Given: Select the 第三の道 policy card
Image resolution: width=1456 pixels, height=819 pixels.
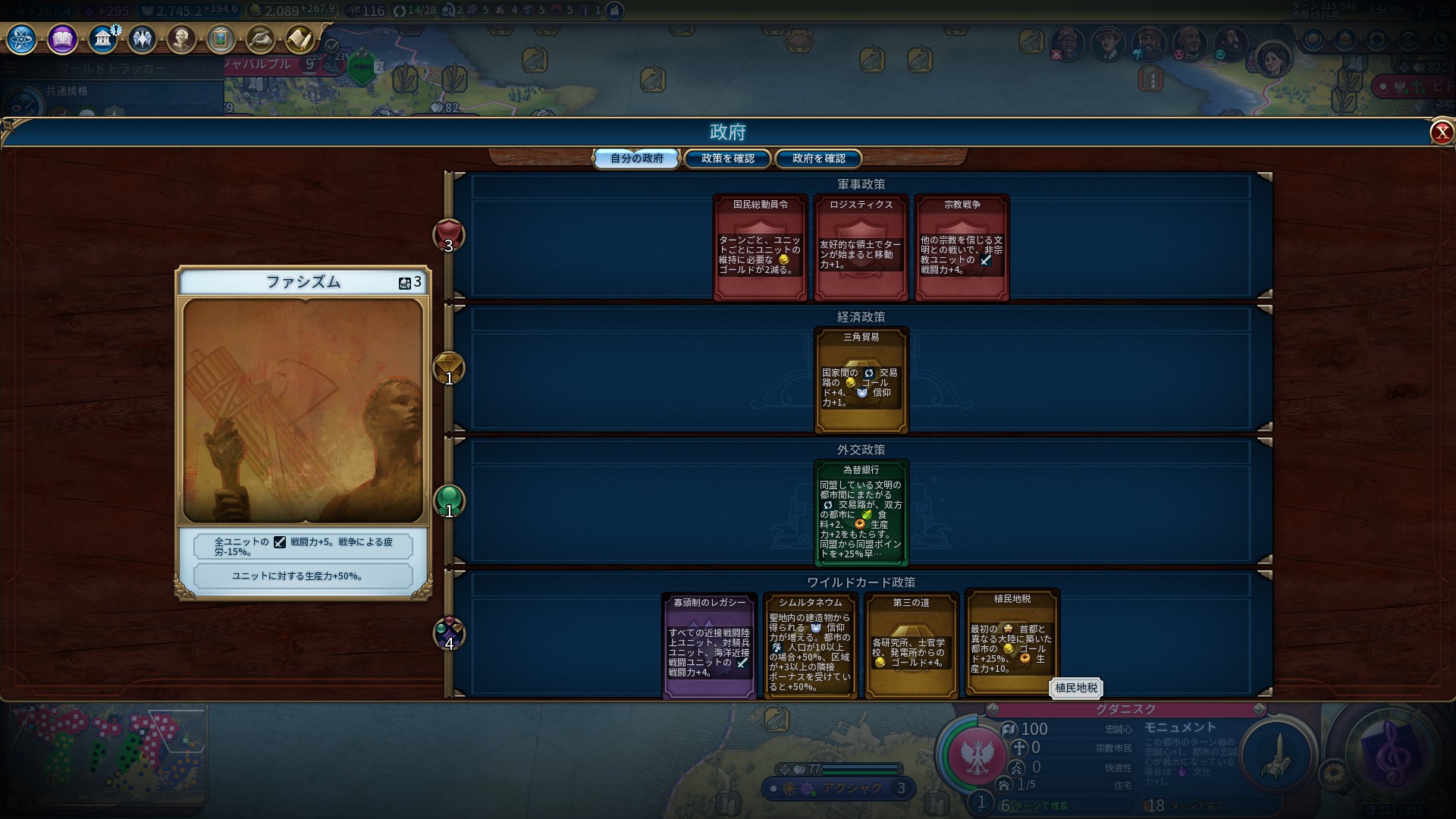Looking at the screenshot, I should pyautogui.click(x=911, y=645).
